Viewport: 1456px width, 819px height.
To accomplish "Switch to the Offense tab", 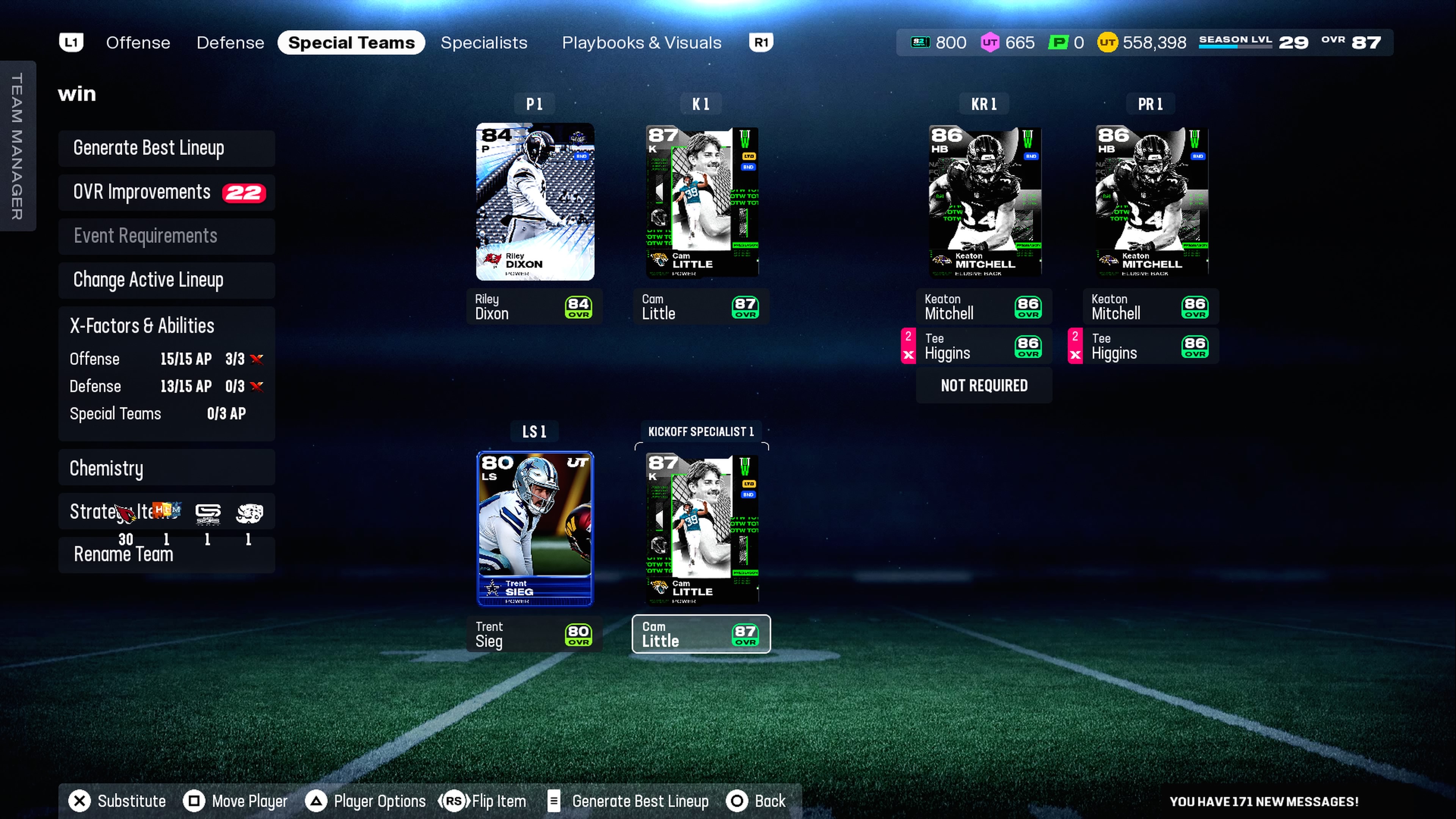I will [x=138, y=42].
